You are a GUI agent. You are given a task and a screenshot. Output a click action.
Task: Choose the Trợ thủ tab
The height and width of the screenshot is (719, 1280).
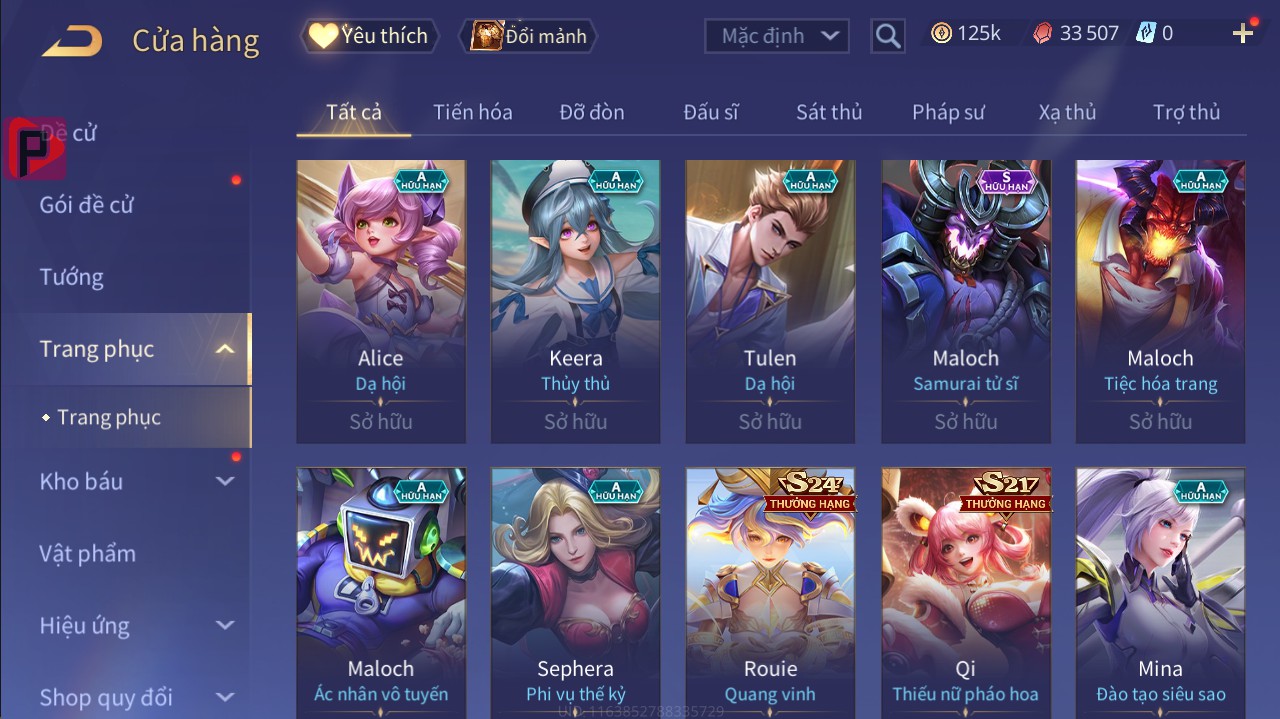pos(1186,112)
